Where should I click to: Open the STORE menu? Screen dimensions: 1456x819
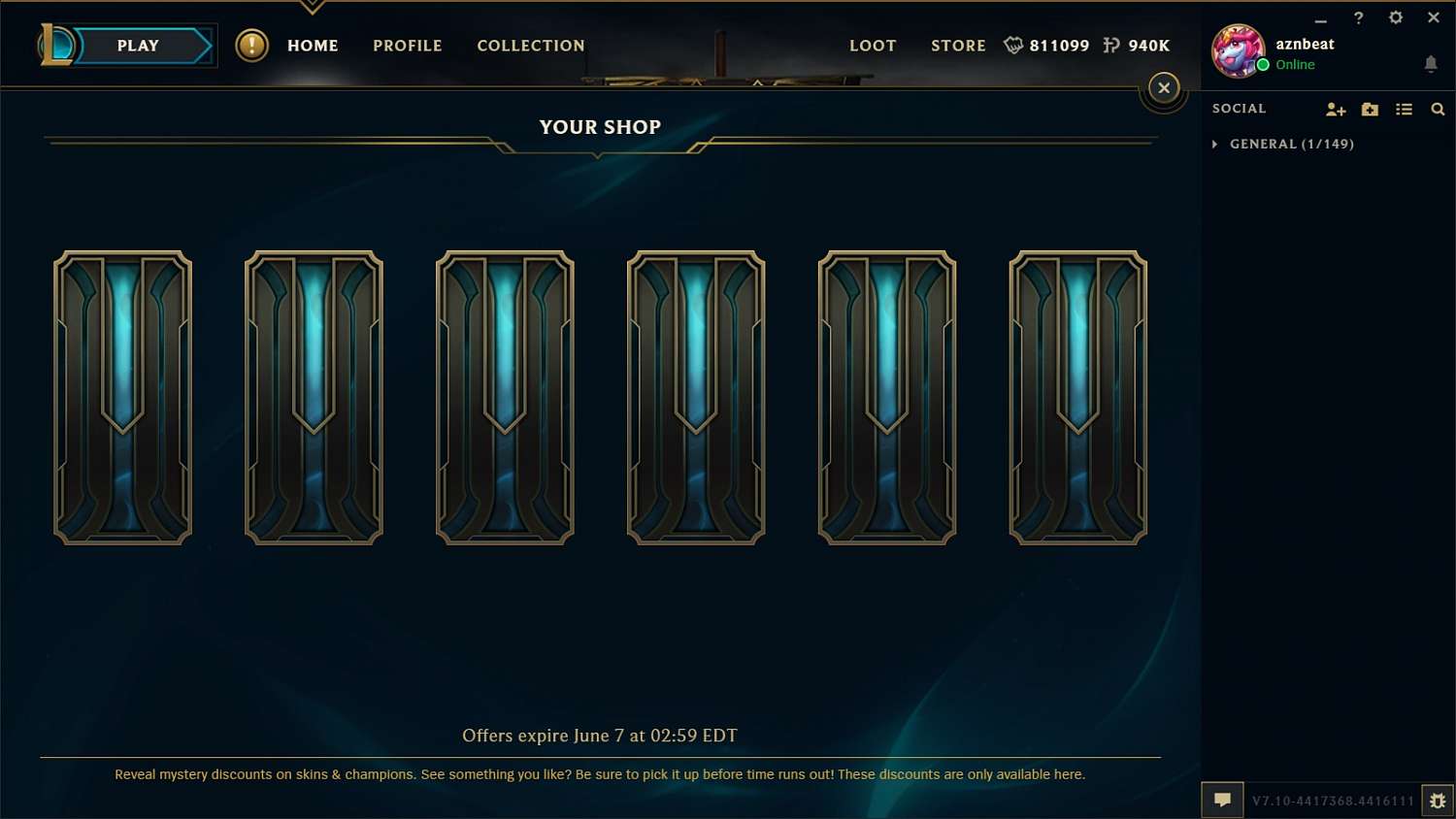click(958, 46)
